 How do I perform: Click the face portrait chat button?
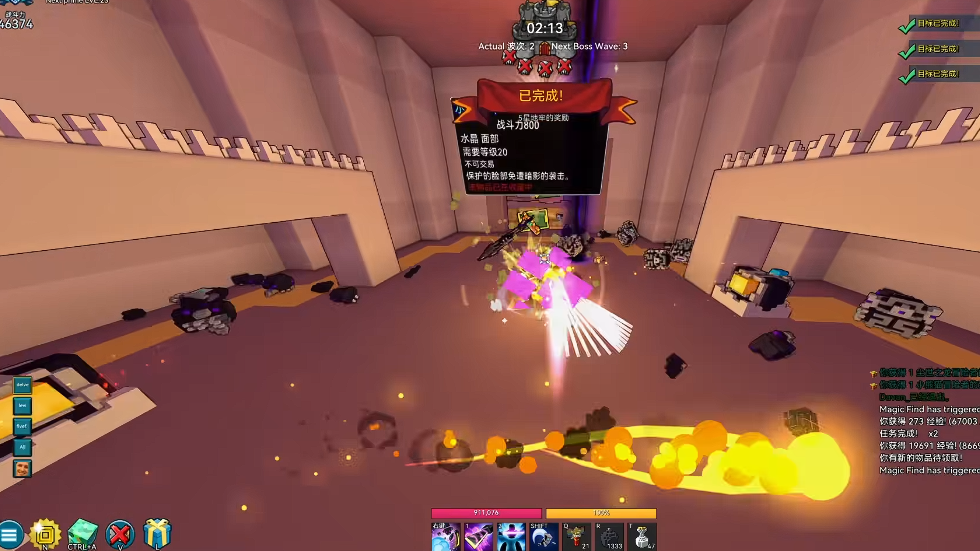coord(22,468)
